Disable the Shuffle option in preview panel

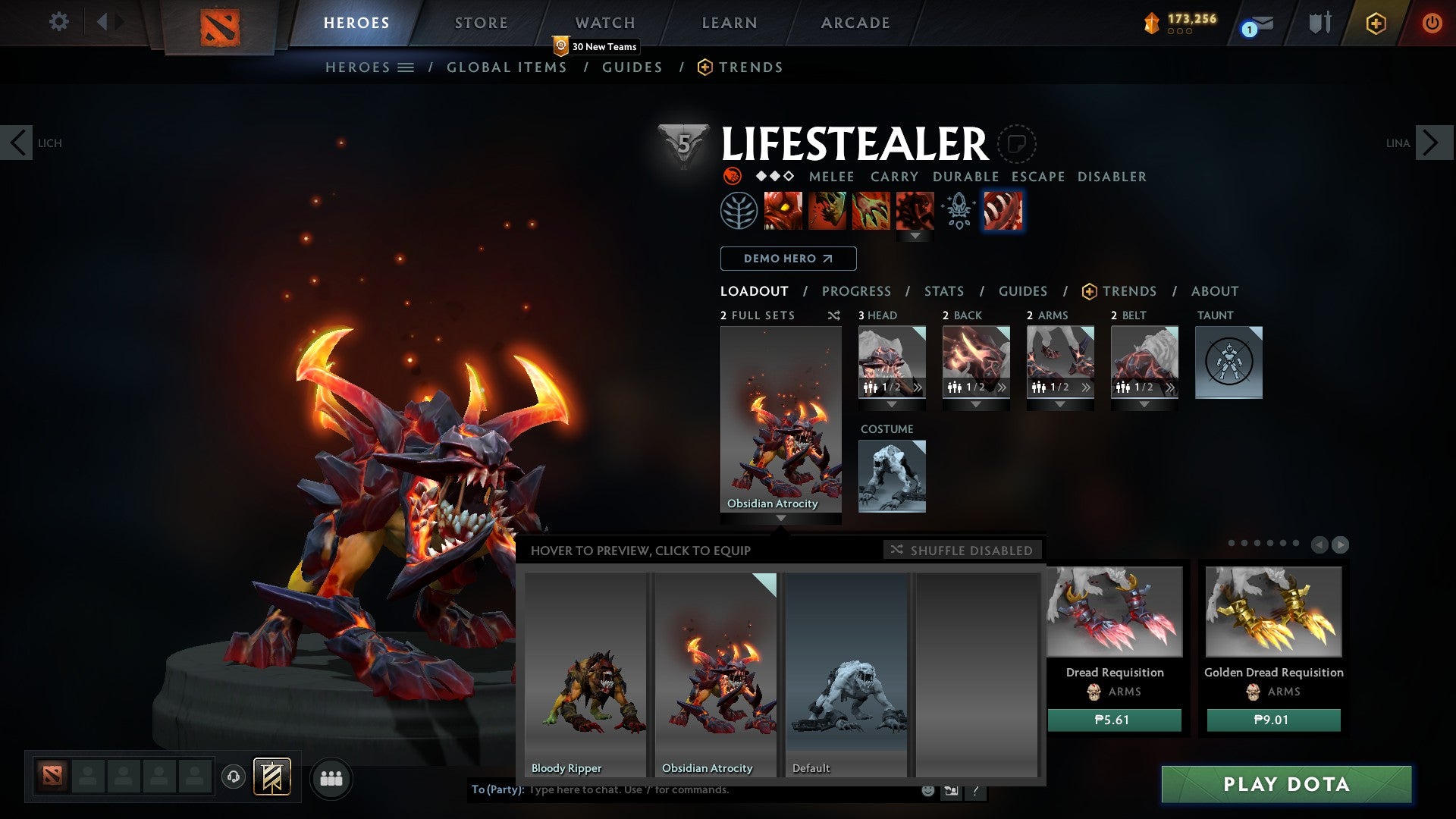coord(962,551)
